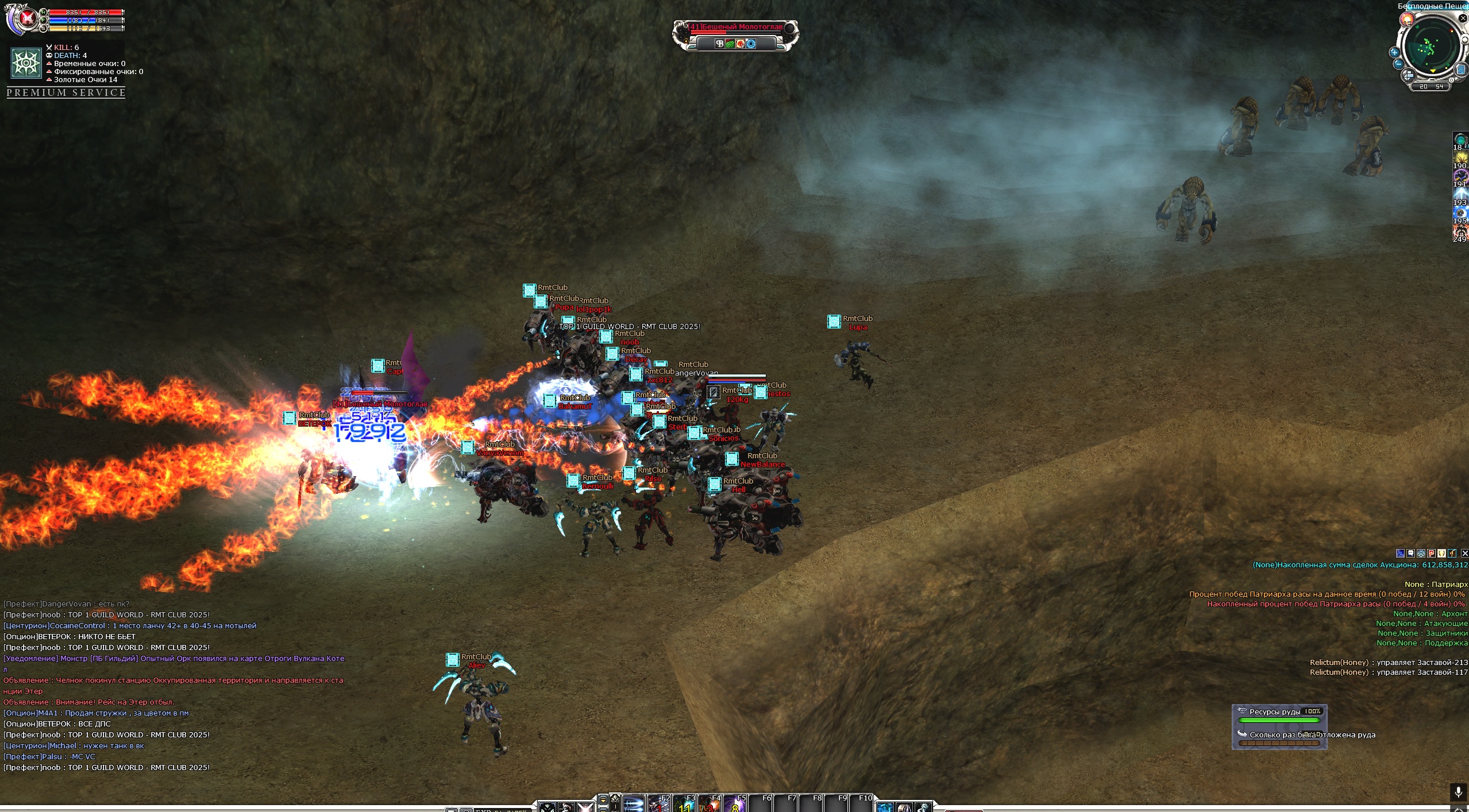Viewport: 1469px width, 812px height.
Task: Activate the F2 skill slot
Action: click(x=660, y=805)
